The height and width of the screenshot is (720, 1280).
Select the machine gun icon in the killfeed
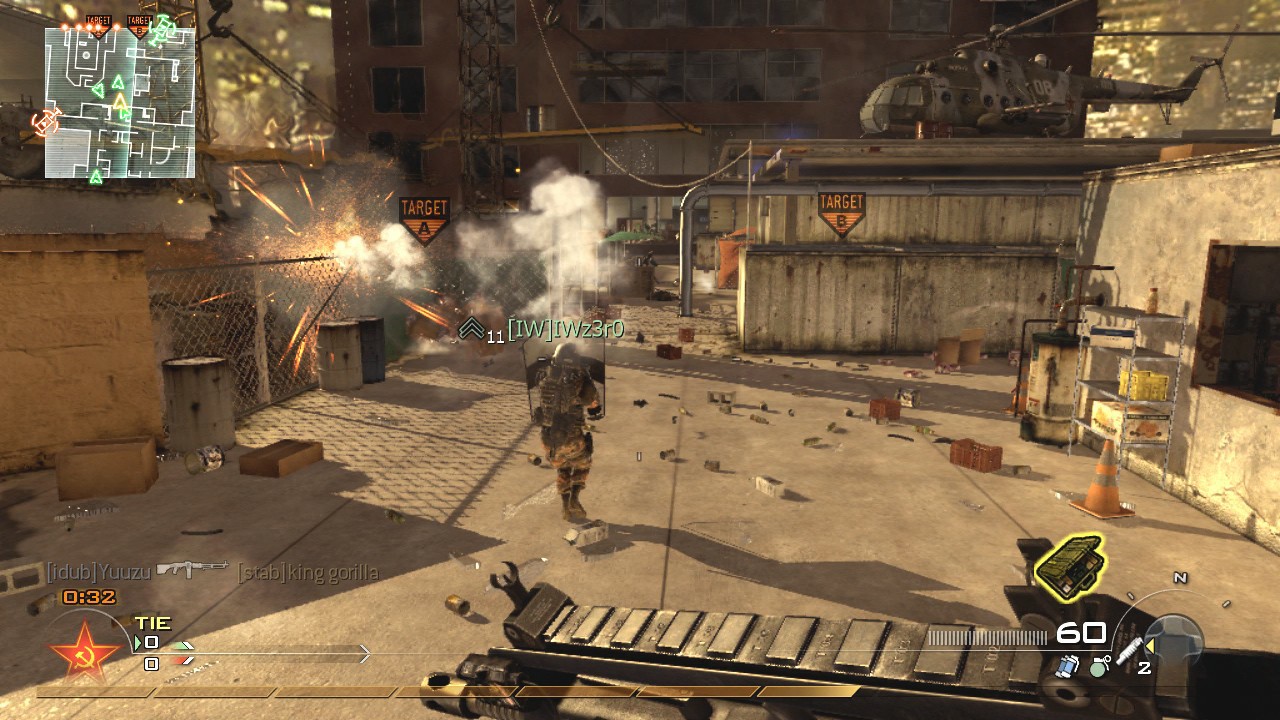click(192, 569)
